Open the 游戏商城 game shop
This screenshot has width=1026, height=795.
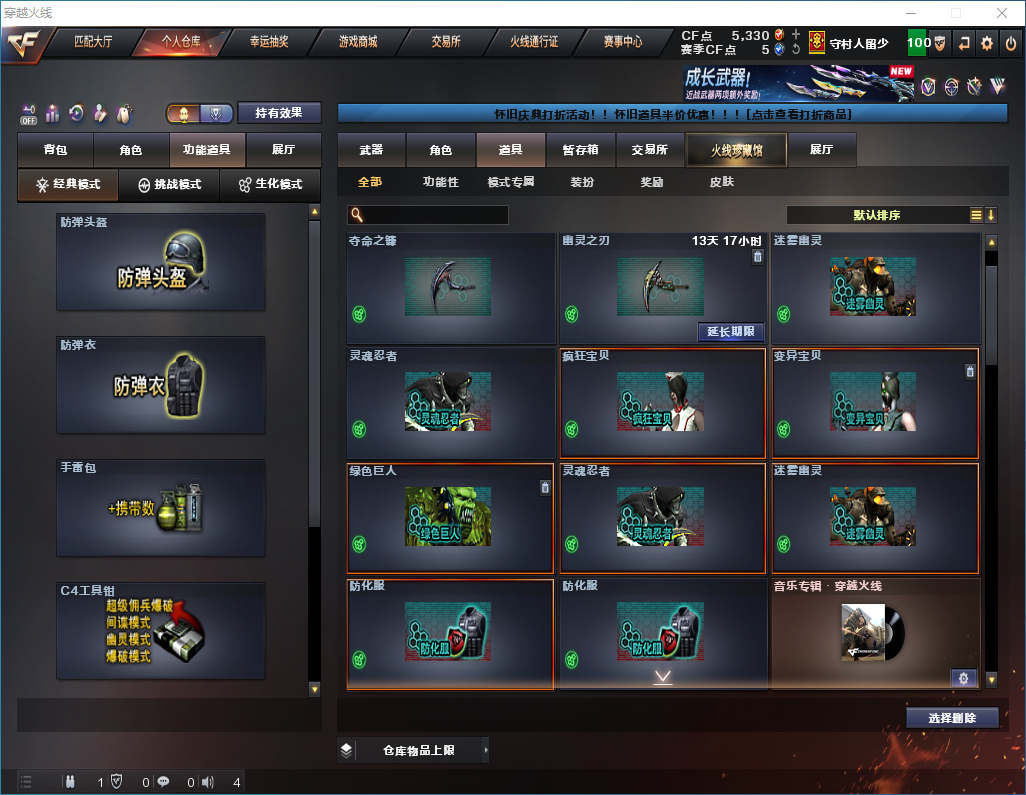(357, 42)
